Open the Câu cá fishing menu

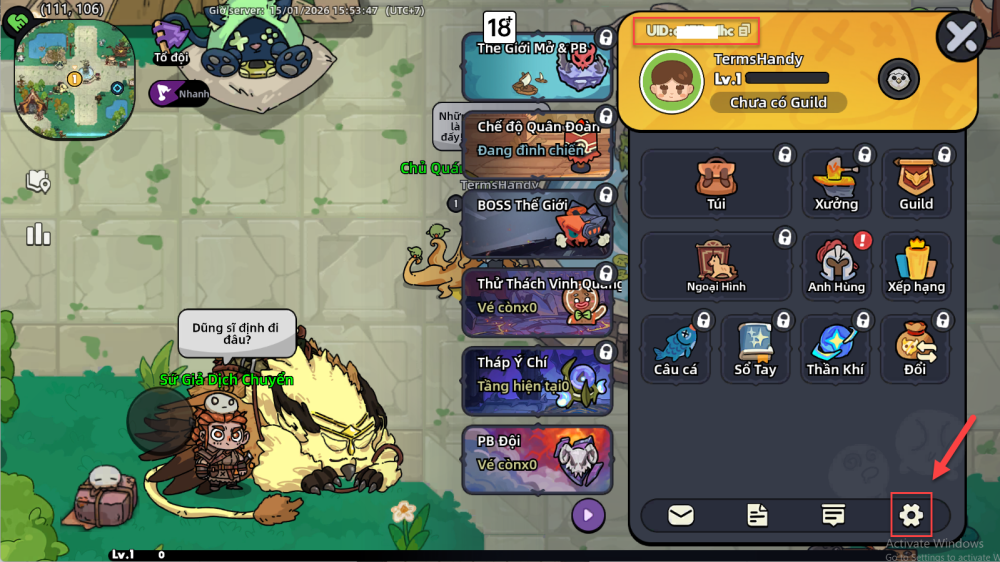[x=676, y=348]
